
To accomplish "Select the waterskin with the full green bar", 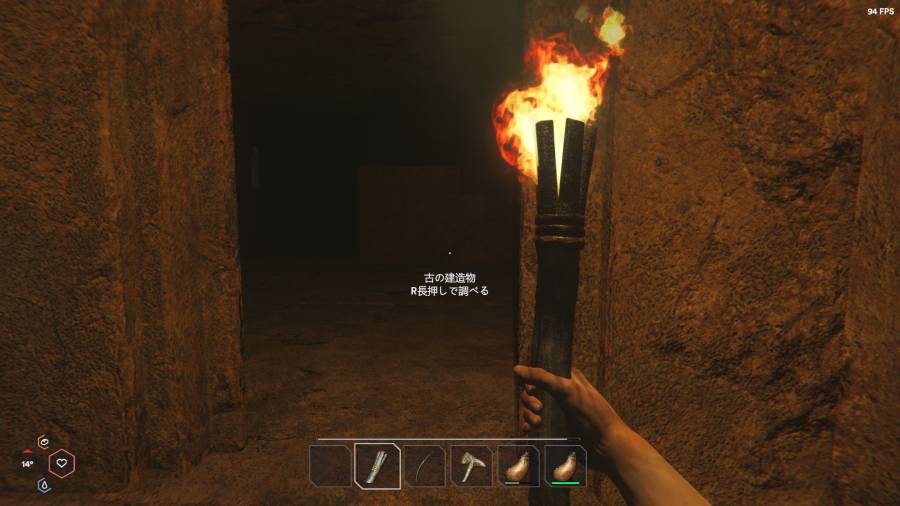I will [565, 466].
